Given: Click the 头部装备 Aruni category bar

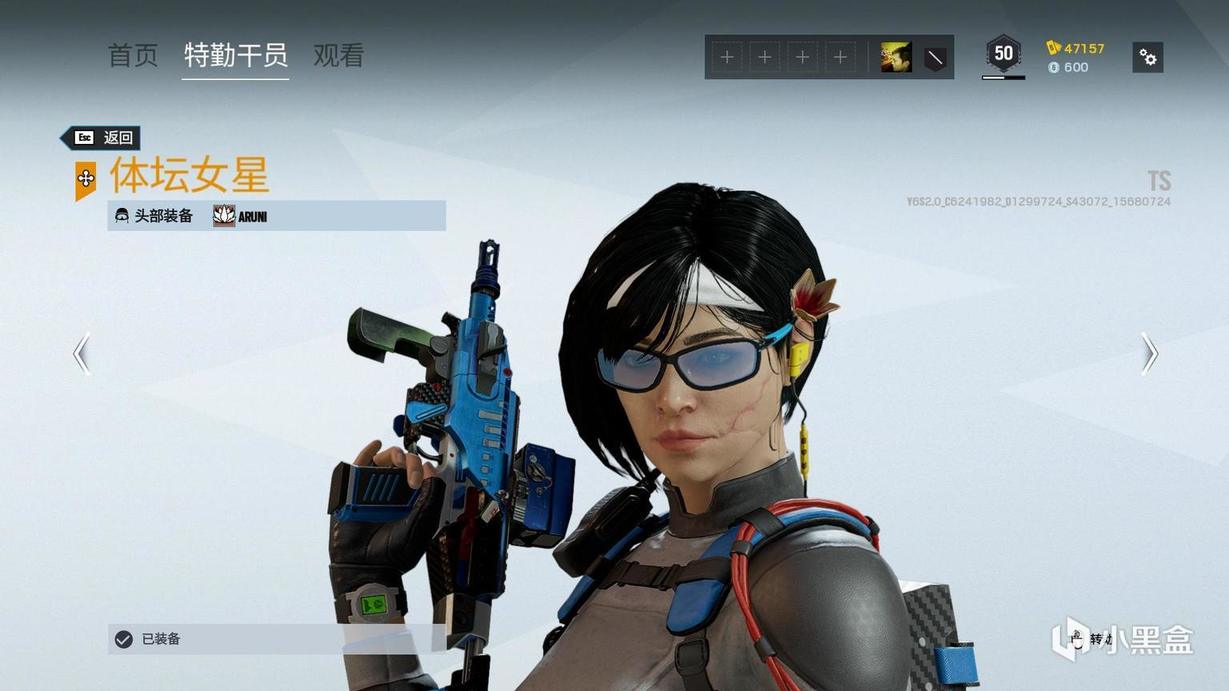Looking at the screenshot, I should click(x=276, y=216).
